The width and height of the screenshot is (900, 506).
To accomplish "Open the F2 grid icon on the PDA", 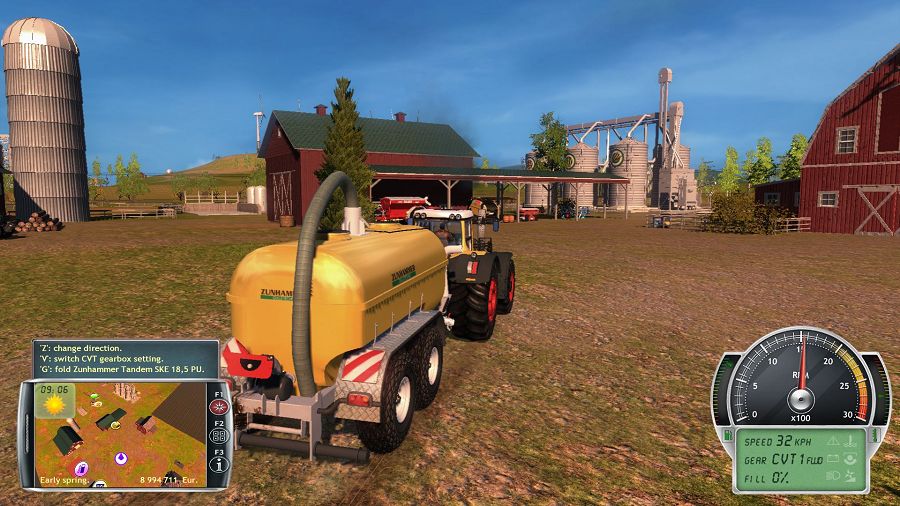I will pos(219,436).
